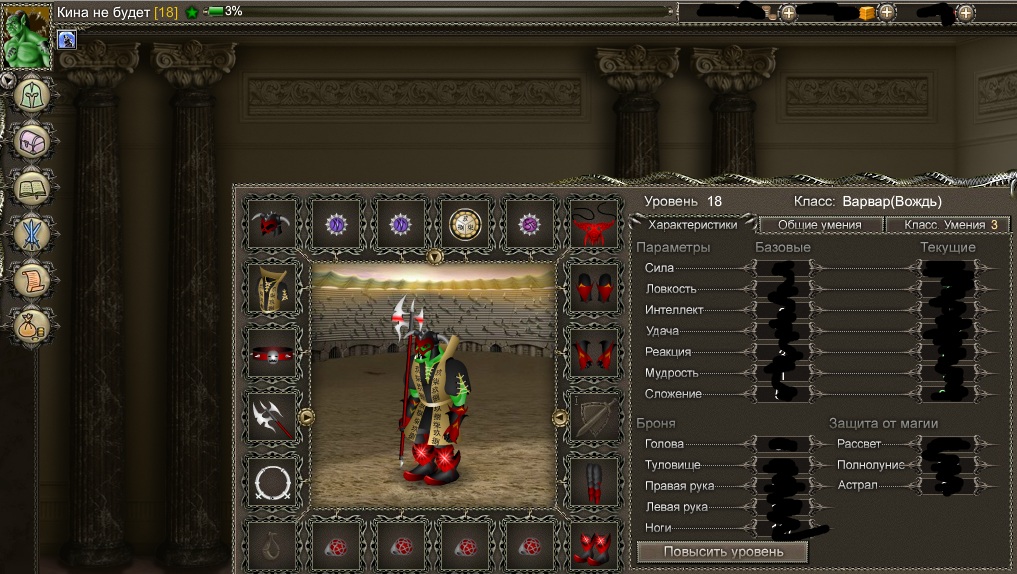Click the blue buff icon under name
Screen dimensions: 1017x574
pos(68,40)
